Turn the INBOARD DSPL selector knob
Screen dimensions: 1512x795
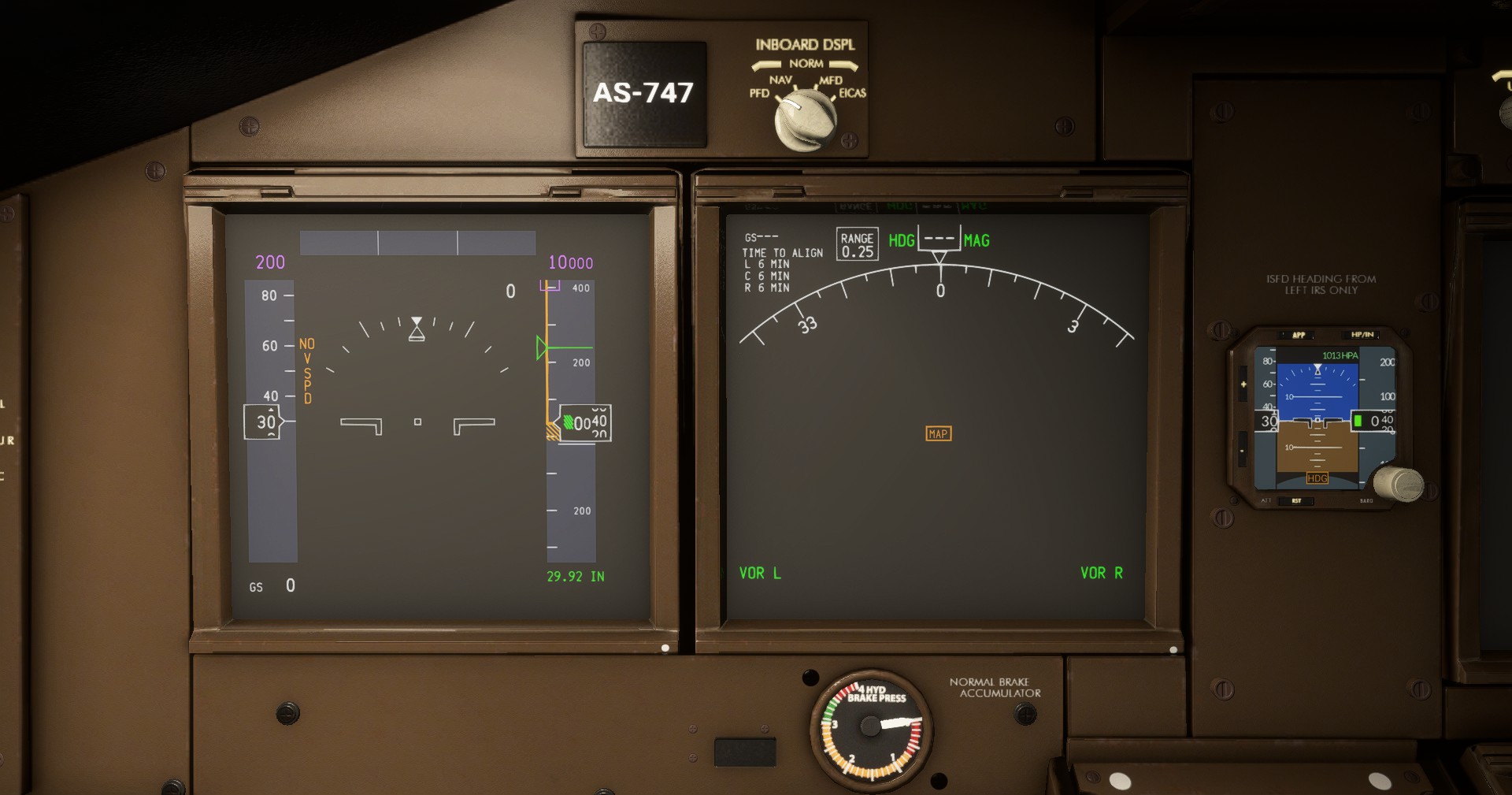coord(806,120)
